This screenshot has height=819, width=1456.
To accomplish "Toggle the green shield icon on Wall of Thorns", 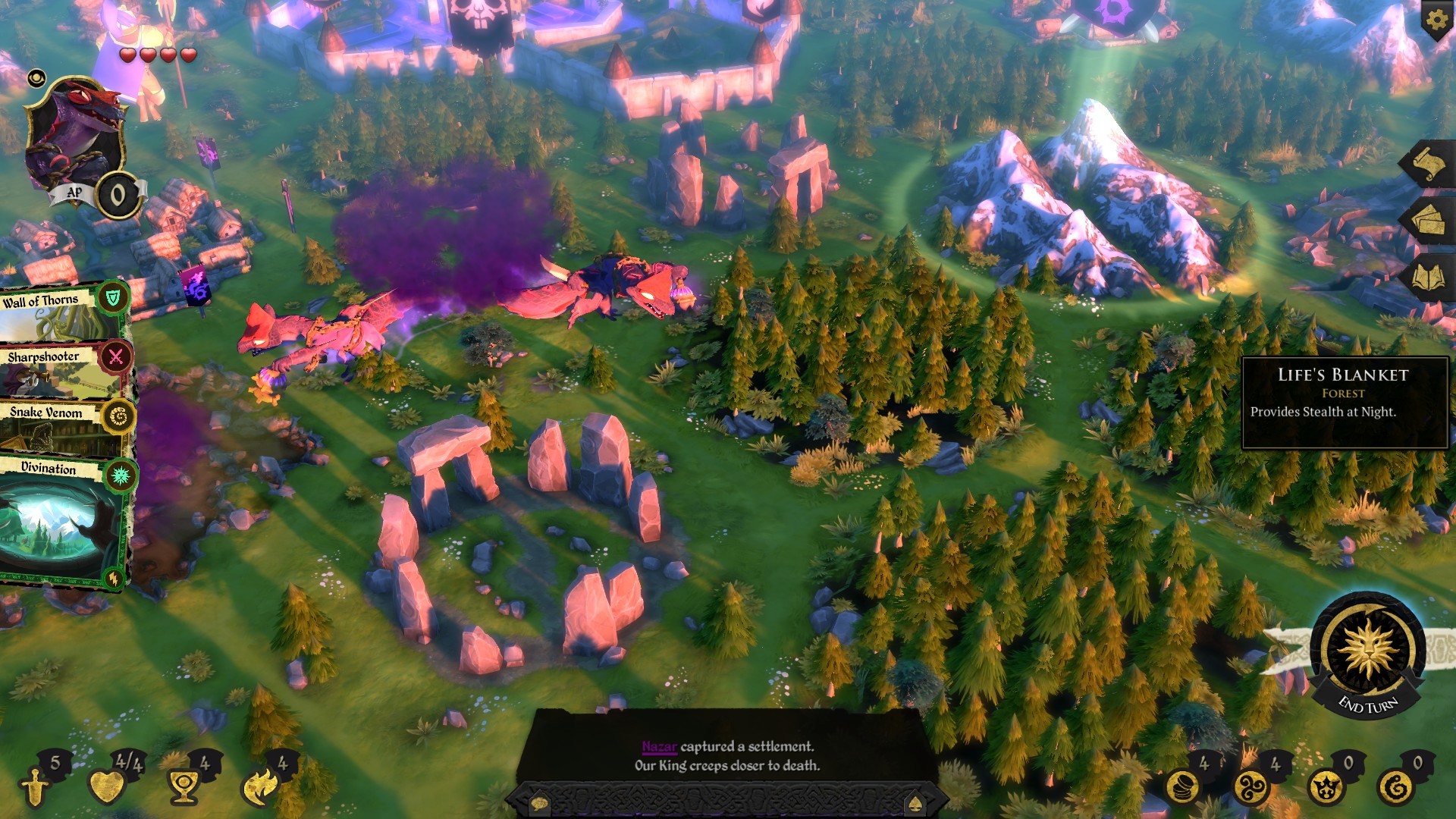I will point(115,297).
